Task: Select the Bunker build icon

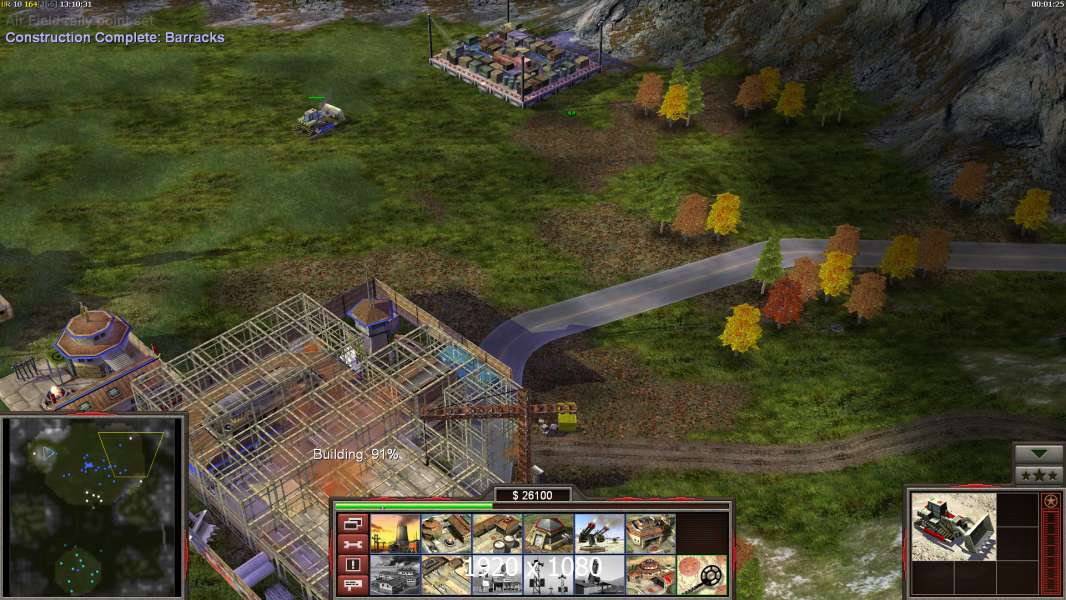Action: pyautogui.click(x=548, y=533)
